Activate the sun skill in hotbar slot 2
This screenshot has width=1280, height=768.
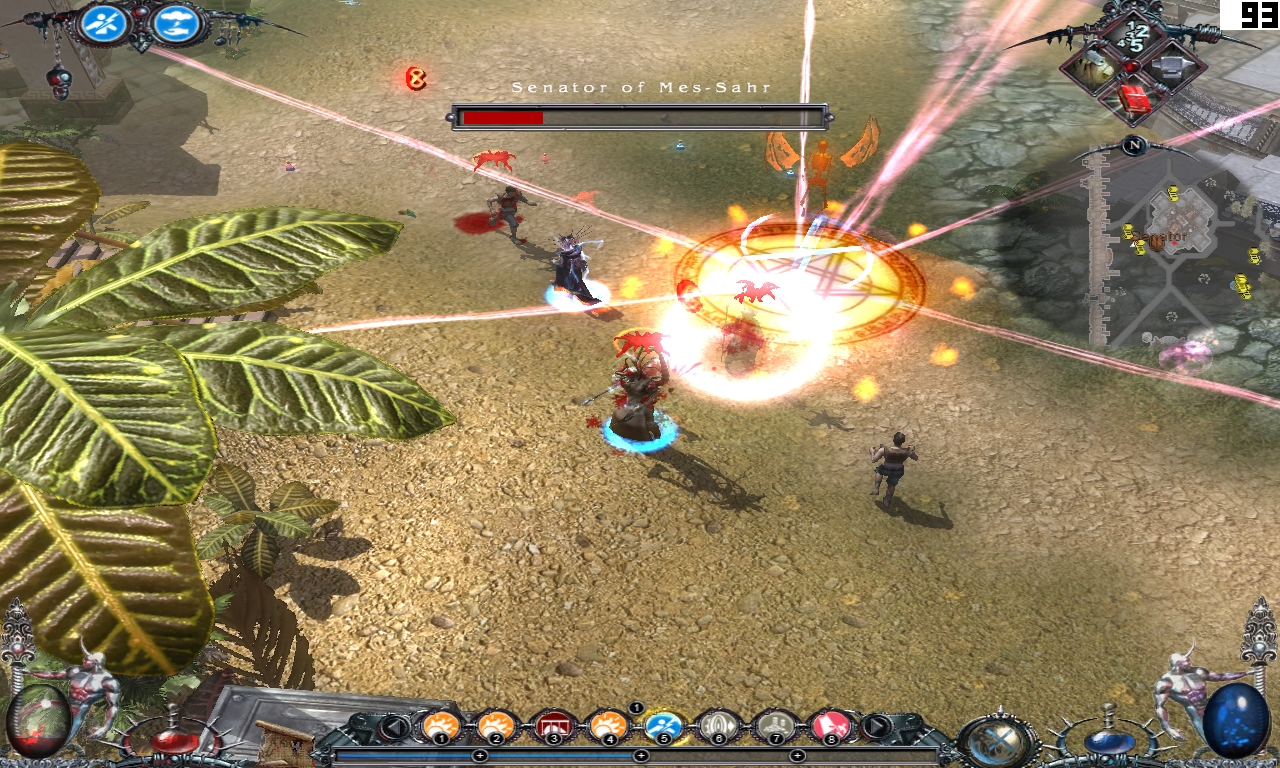(496, 725)
